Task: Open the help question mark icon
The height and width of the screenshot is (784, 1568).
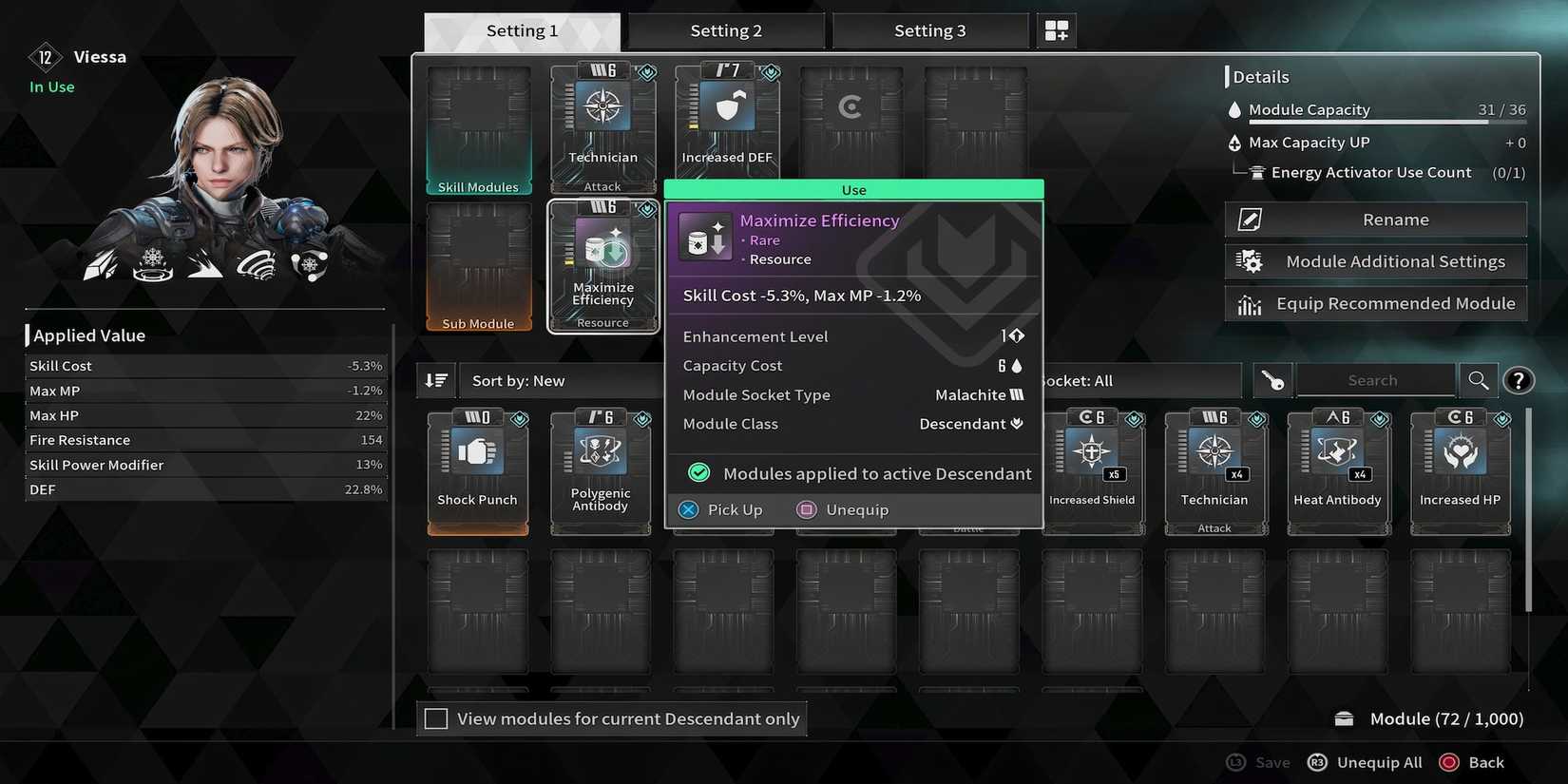Action: [x=1518, y=379]
